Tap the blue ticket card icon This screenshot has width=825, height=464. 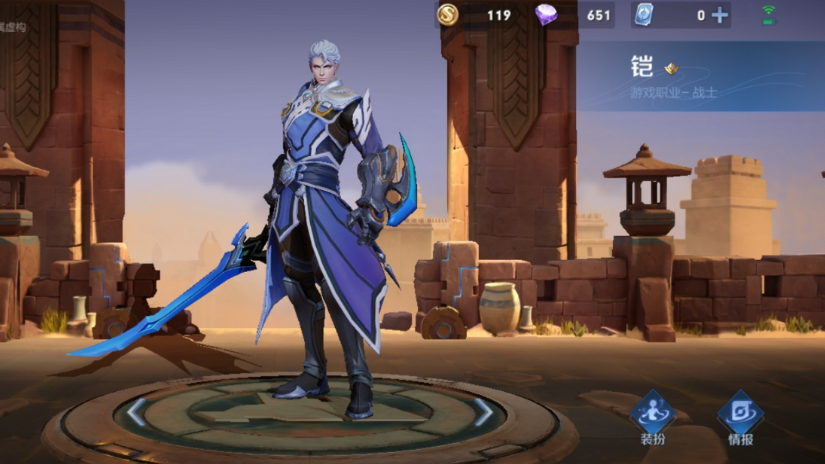pos(643,15)
